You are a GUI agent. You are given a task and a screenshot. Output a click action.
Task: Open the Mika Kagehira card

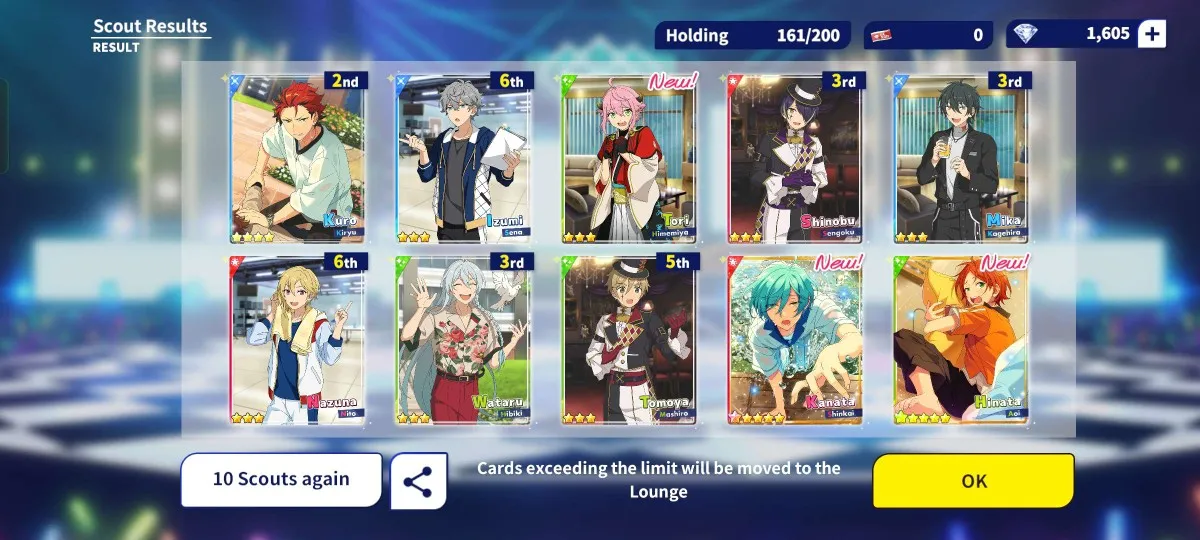click(x=963, y=158)
